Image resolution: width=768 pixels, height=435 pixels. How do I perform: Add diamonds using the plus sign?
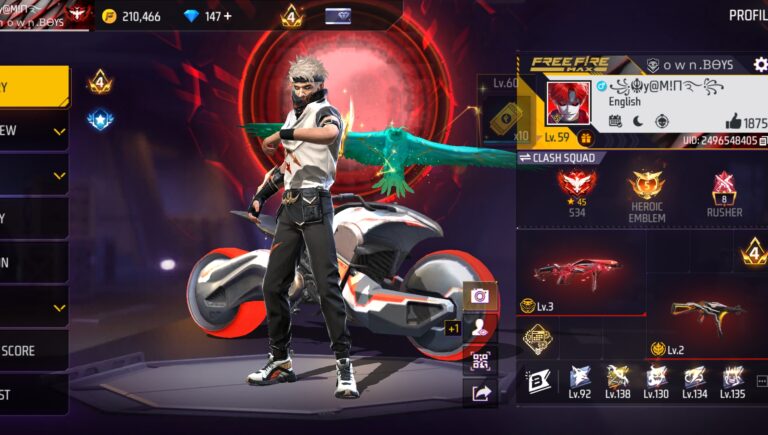pyautogui.click(x=226, y=16)
